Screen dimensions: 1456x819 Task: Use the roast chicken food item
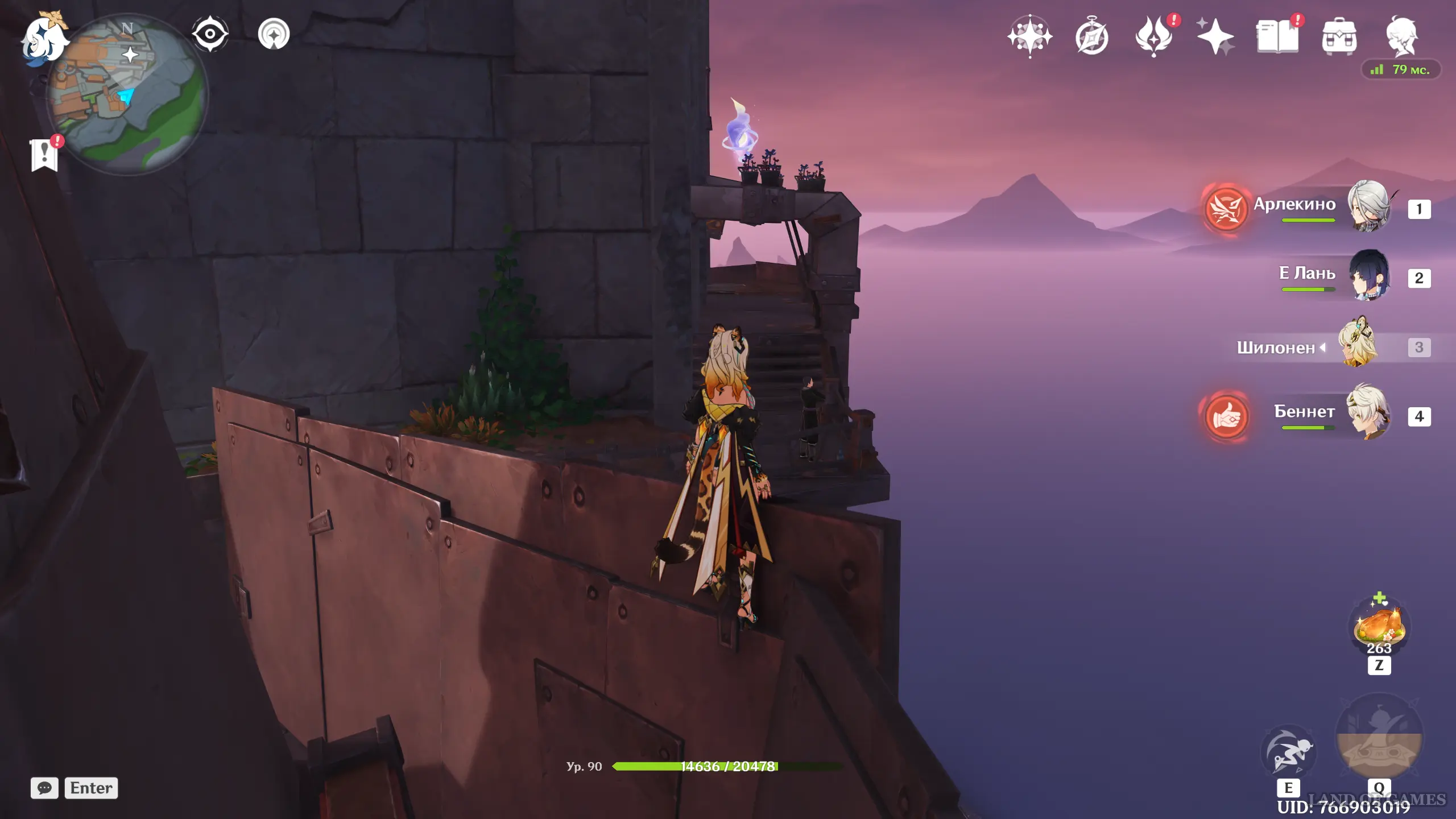tap(1379, 627)
